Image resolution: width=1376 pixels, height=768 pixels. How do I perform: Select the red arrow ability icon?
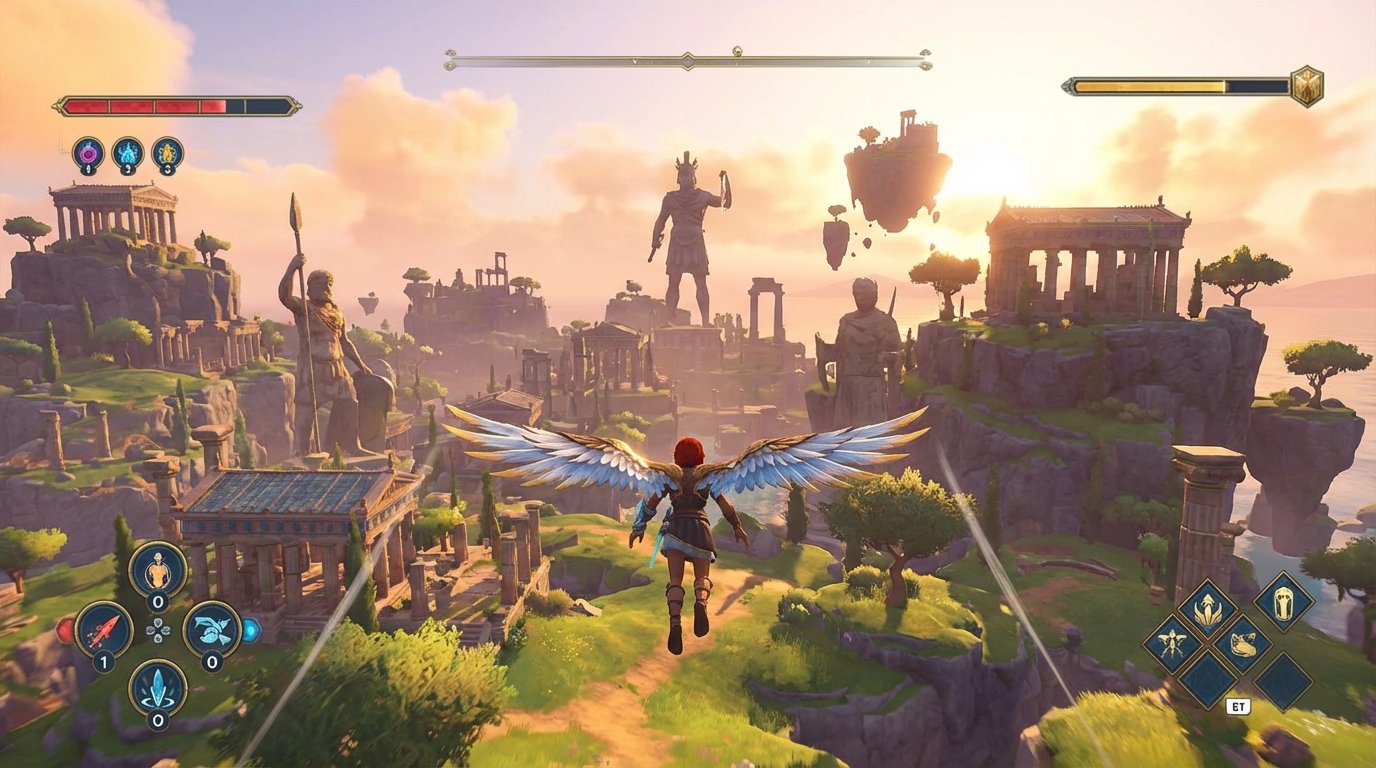click(102, 628)
